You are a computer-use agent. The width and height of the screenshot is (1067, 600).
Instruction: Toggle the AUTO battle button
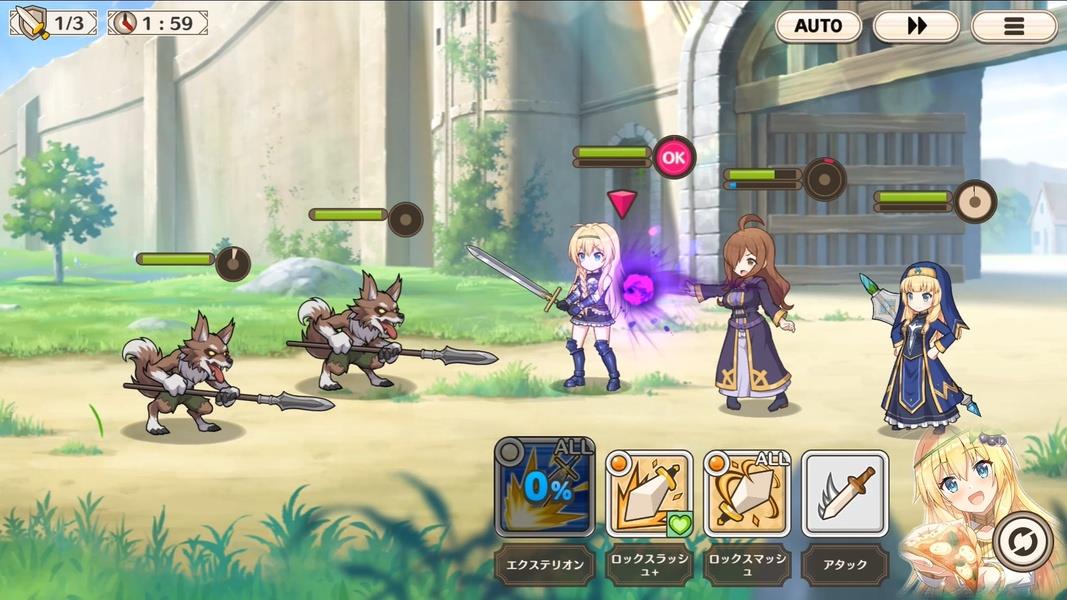818,26
